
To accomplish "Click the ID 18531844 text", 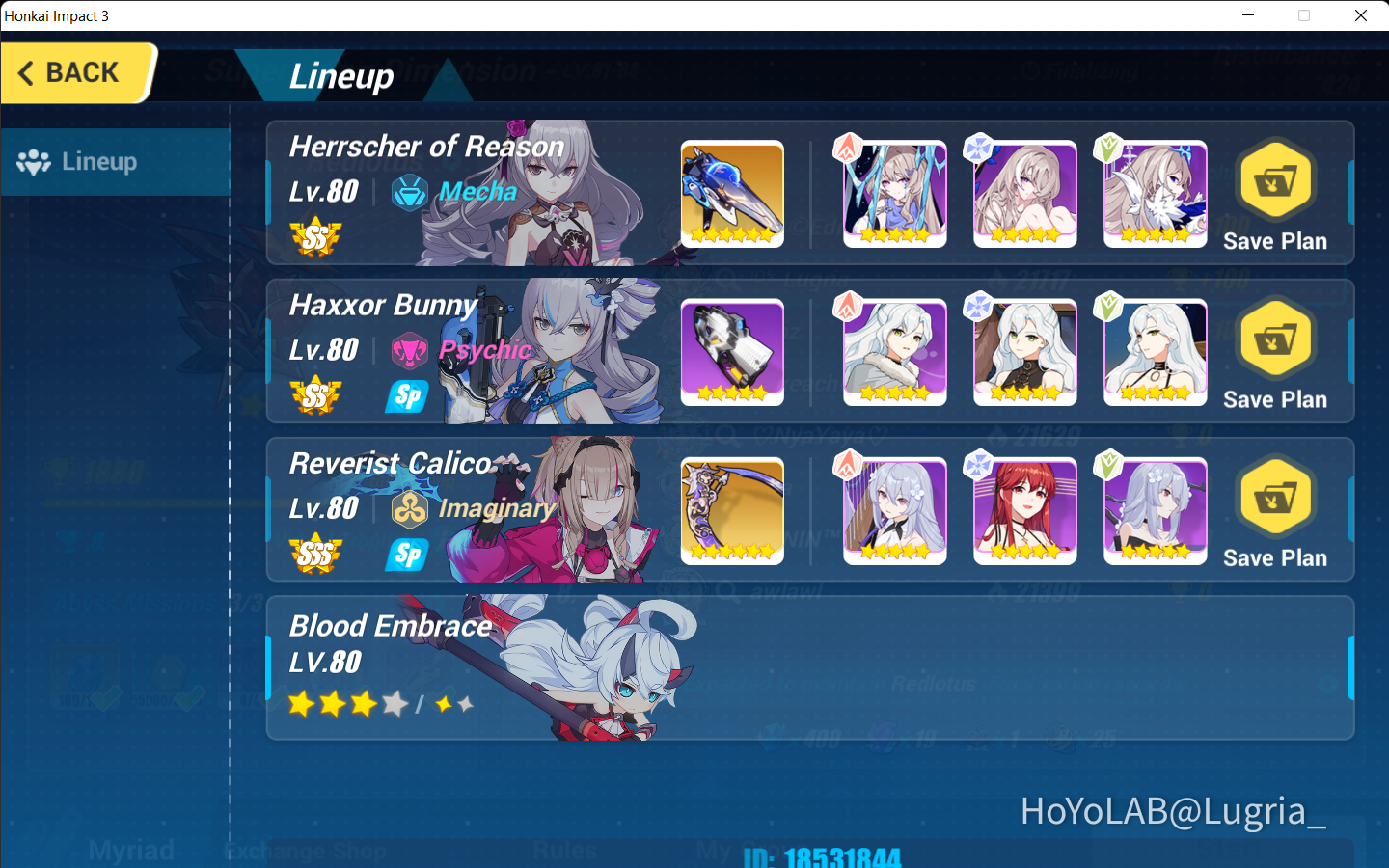I will (x=825, y=855).
